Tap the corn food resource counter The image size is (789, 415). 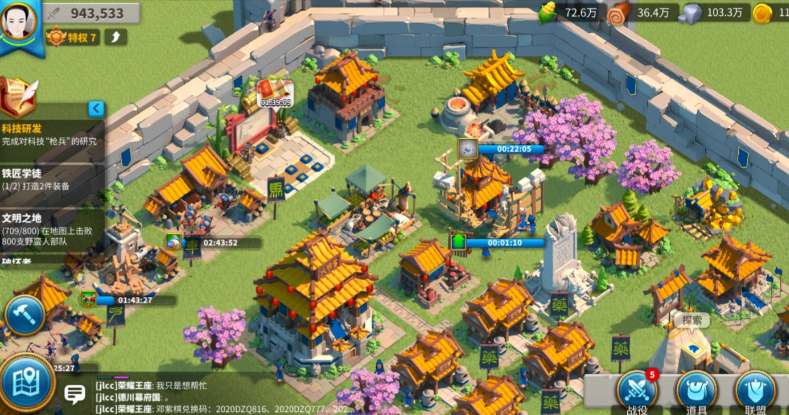click(x=570, y=12)
